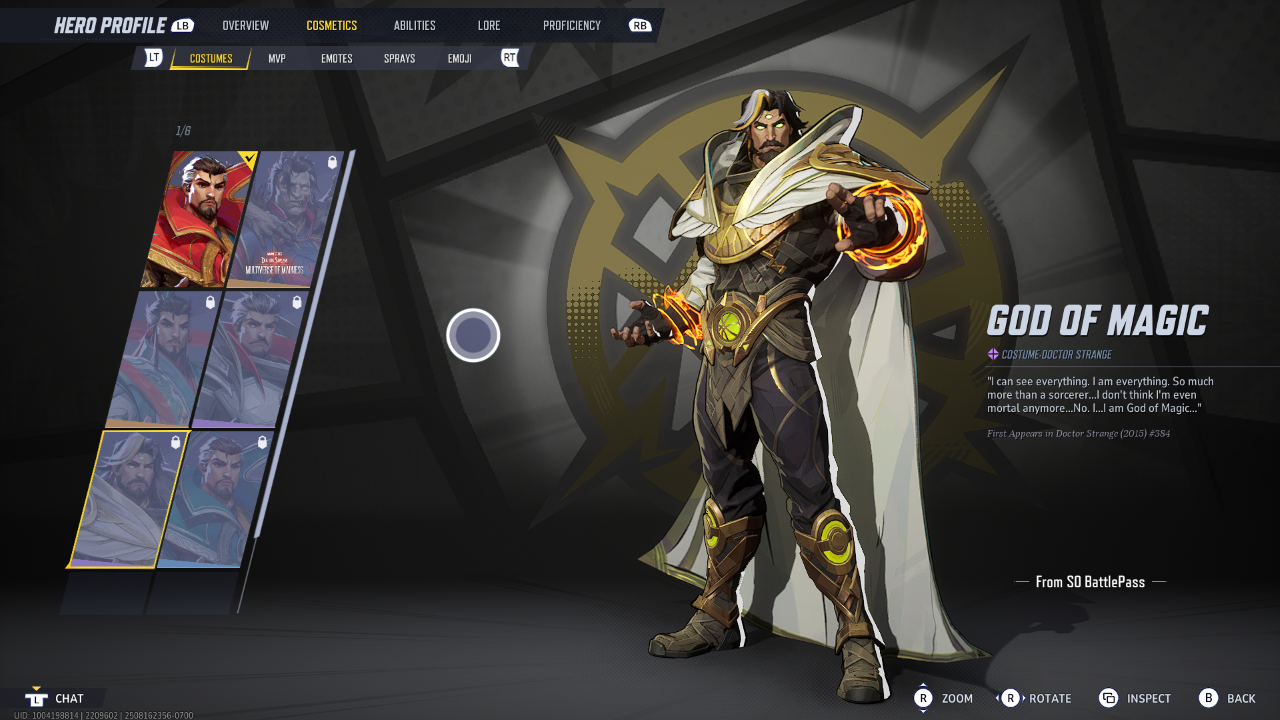Go to the Proficiency tab

coord(572,25)
